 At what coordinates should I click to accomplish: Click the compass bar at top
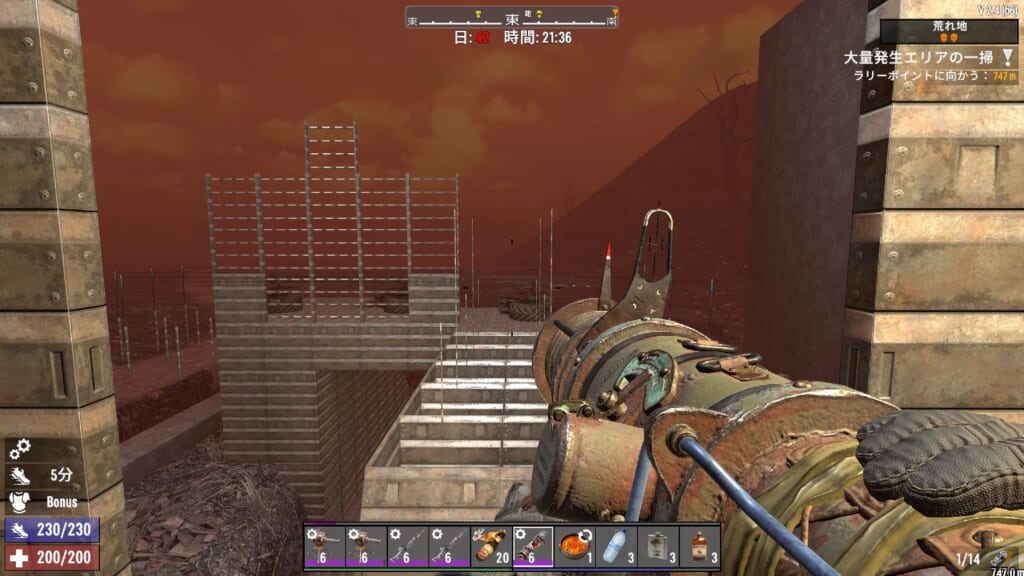pos(512,18)
